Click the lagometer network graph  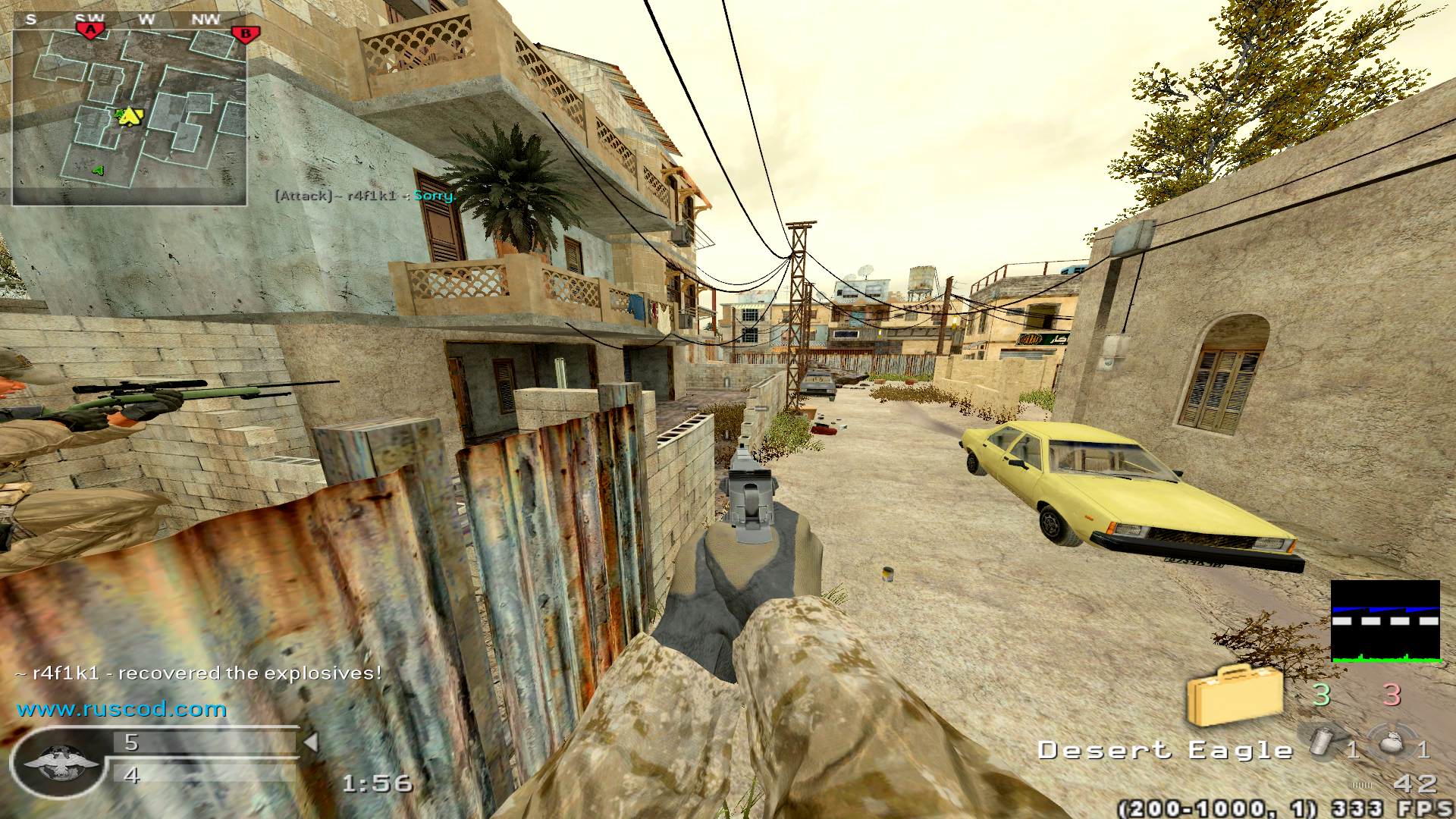click(x=1385, y=621)
